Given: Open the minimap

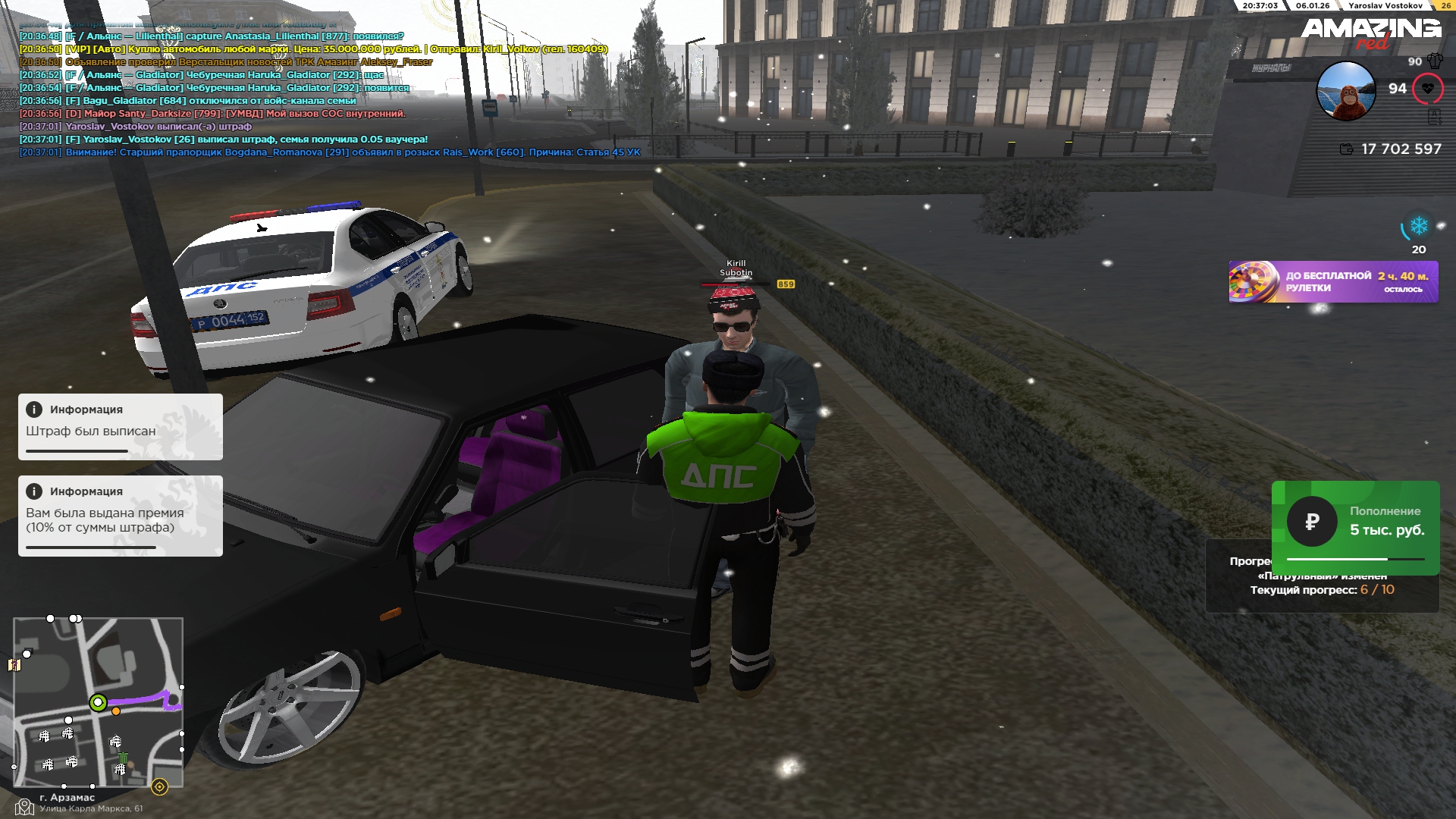Looking at the screenshot, I should (x=98, y=701).
